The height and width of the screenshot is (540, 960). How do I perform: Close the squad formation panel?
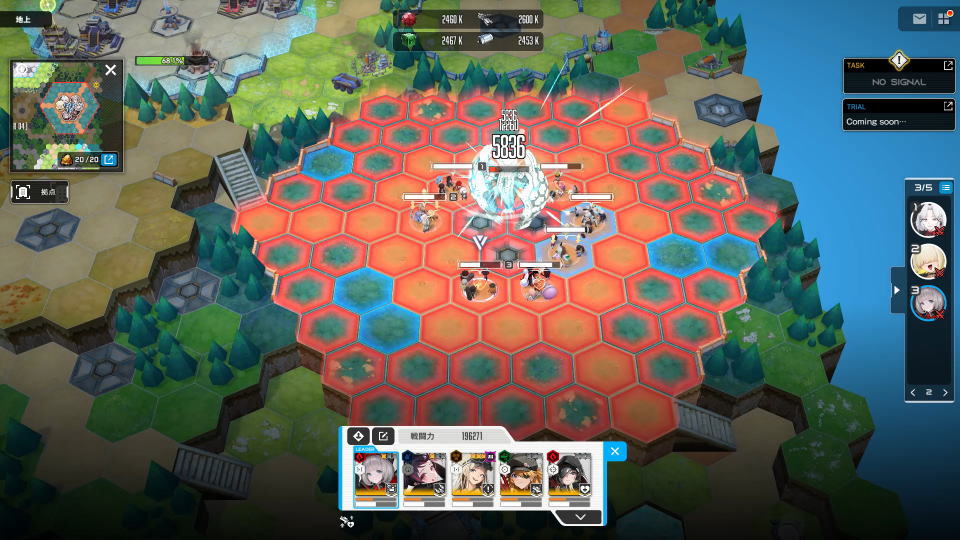point(615,451)
